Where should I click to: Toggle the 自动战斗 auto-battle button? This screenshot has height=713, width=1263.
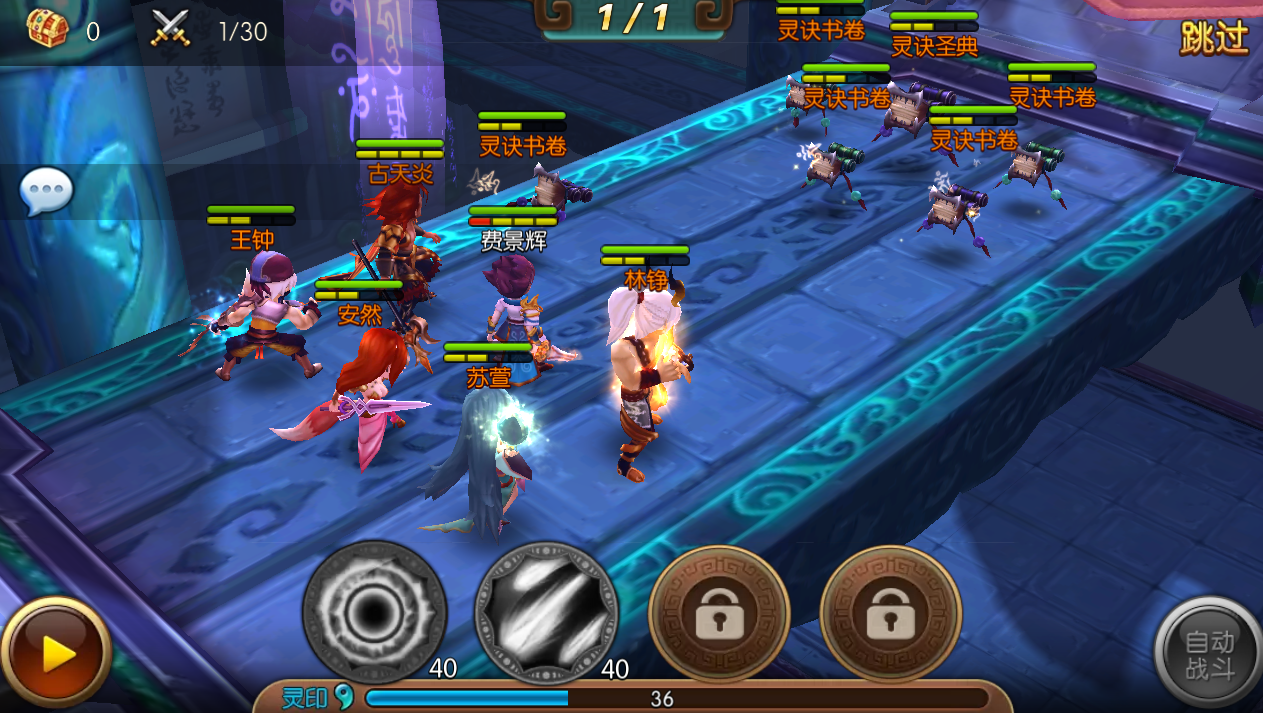point(1208,655)
